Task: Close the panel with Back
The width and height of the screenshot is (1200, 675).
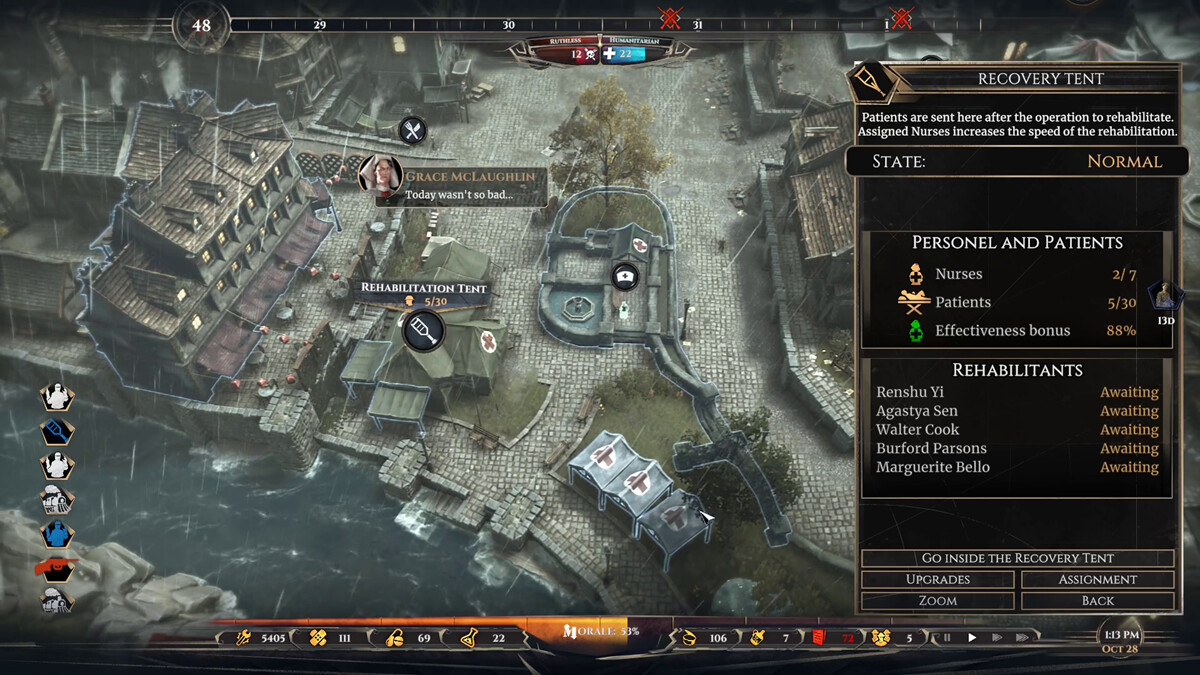Action: 1097,601
